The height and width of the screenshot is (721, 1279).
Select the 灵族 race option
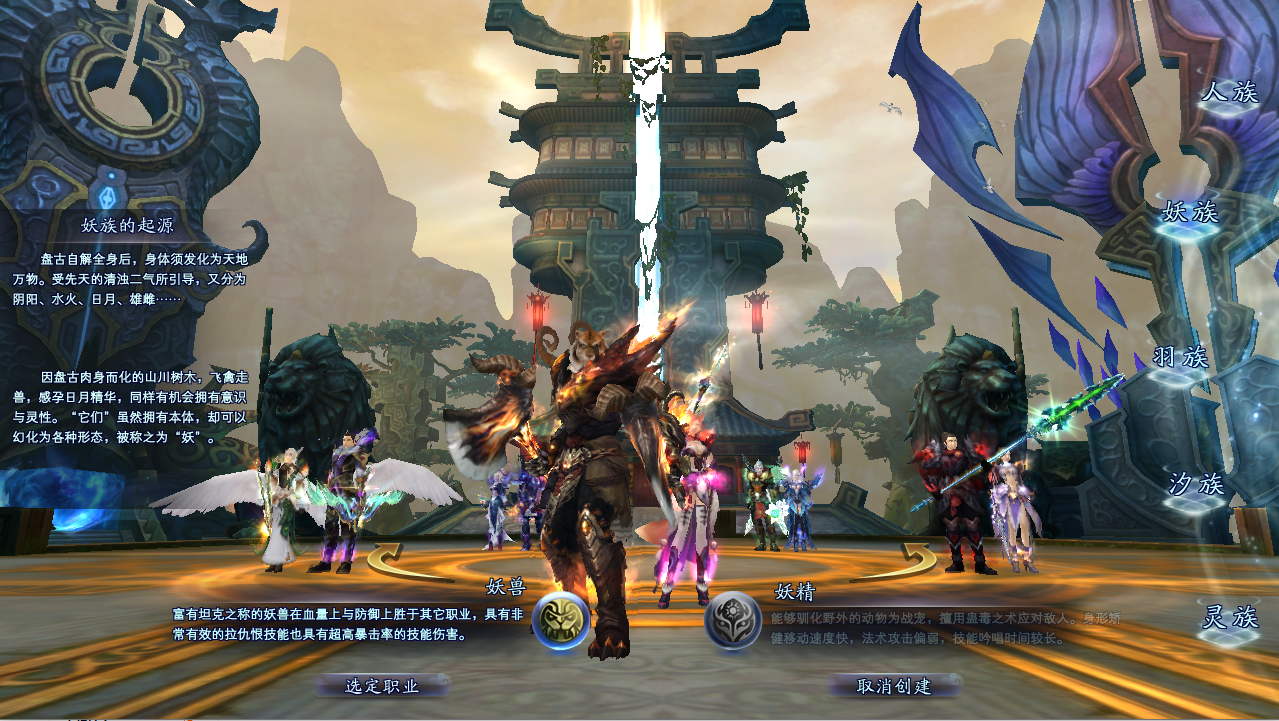pos(1229,618)
